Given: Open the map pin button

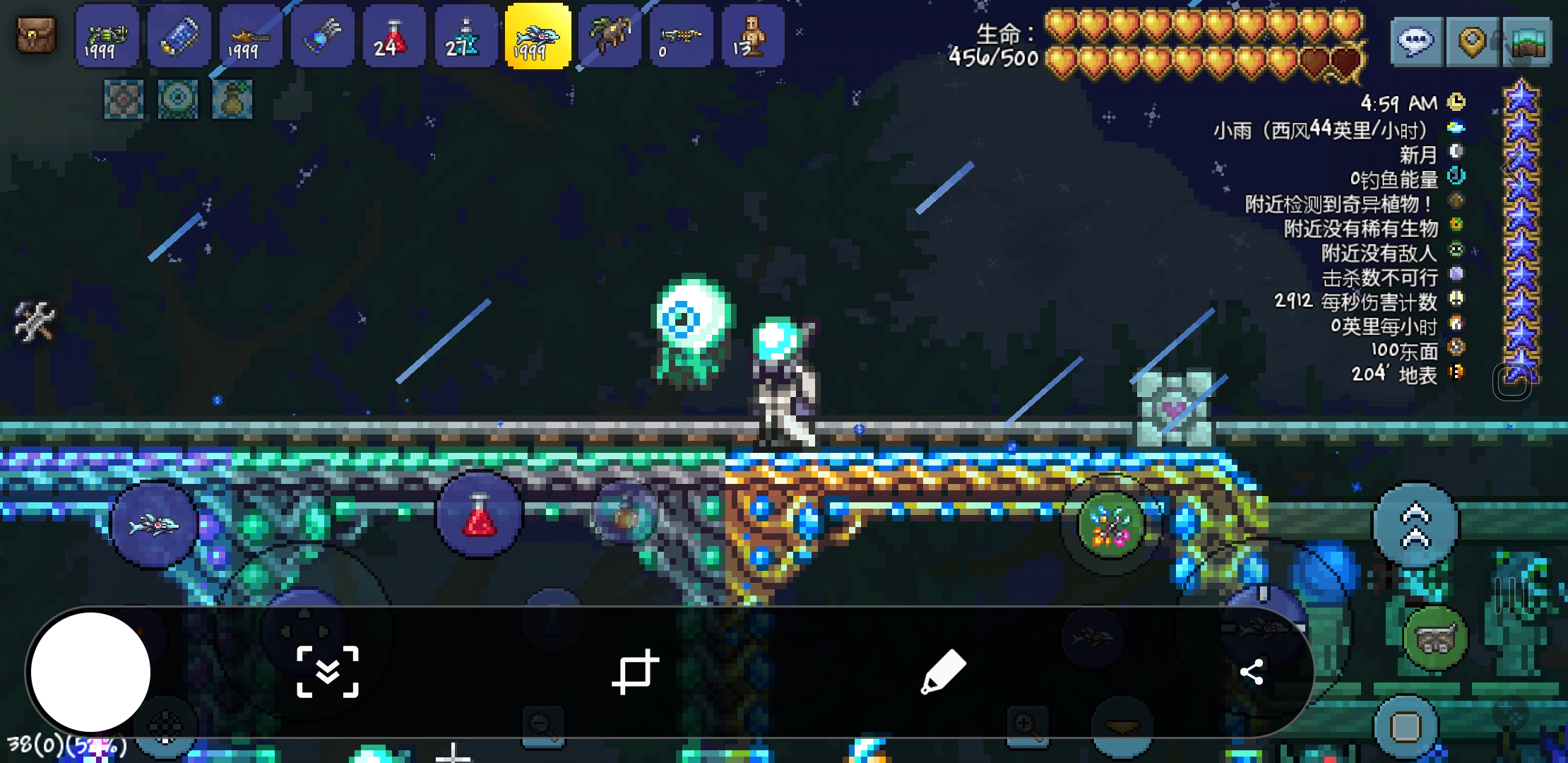Looking at the screenshot, I should tap(1472, 42).
